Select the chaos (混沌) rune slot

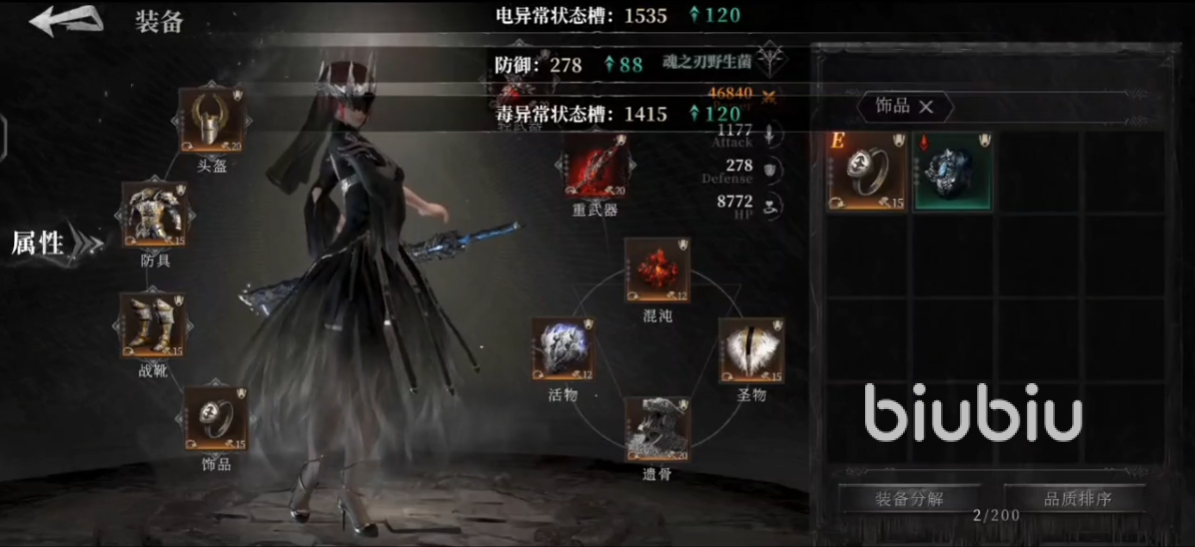click(656, 269)
